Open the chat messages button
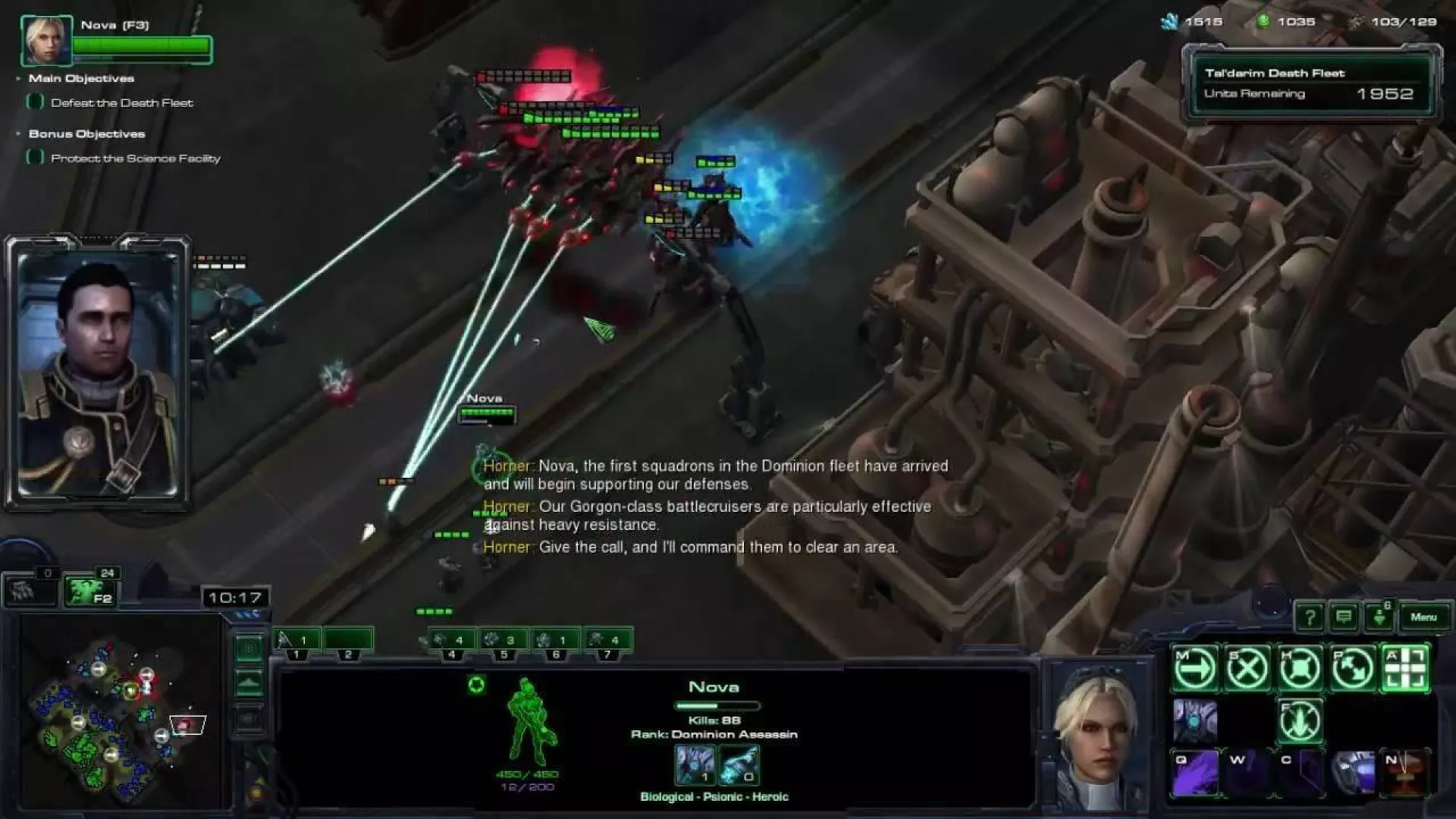This screenshot has height=819, width=1456. coord(1344,617)
